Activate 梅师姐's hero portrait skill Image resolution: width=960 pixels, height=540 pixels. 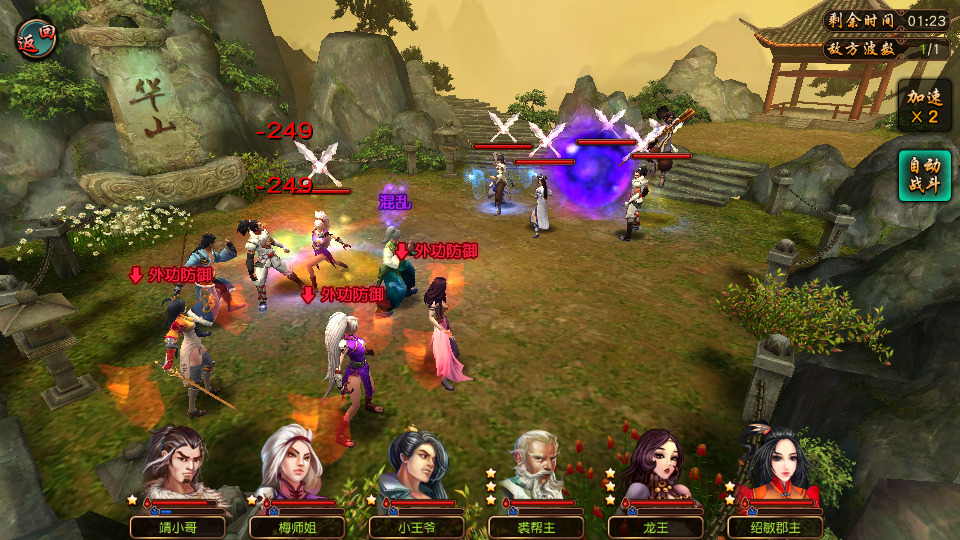(x=296, y=468)
